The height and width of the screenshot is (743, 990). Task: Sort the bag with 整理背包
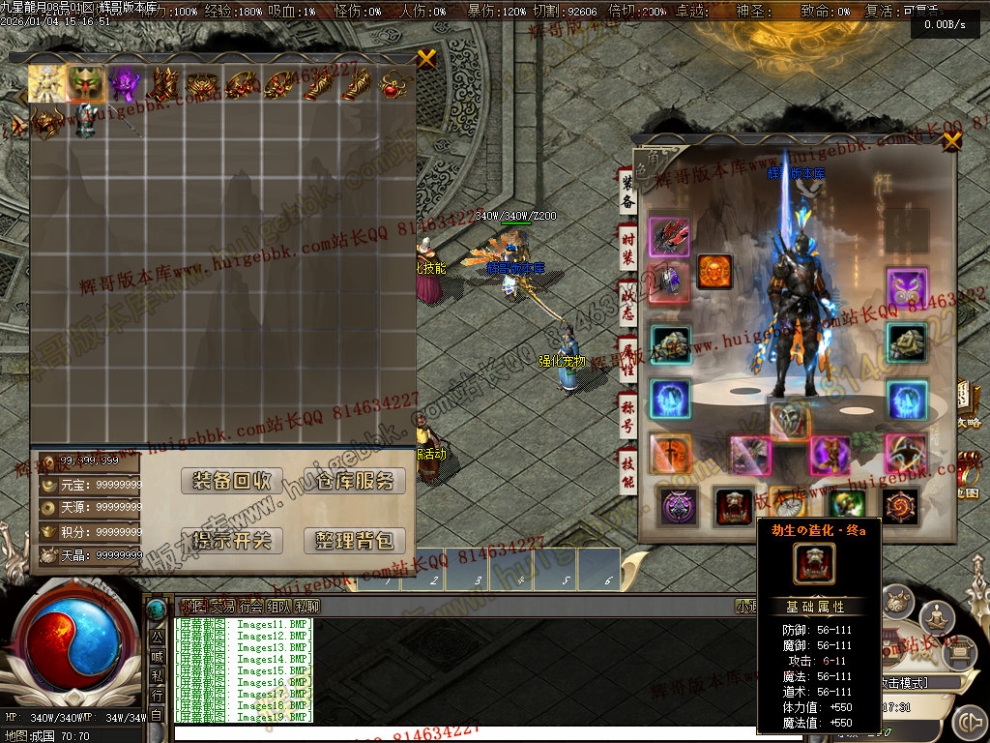354,540
